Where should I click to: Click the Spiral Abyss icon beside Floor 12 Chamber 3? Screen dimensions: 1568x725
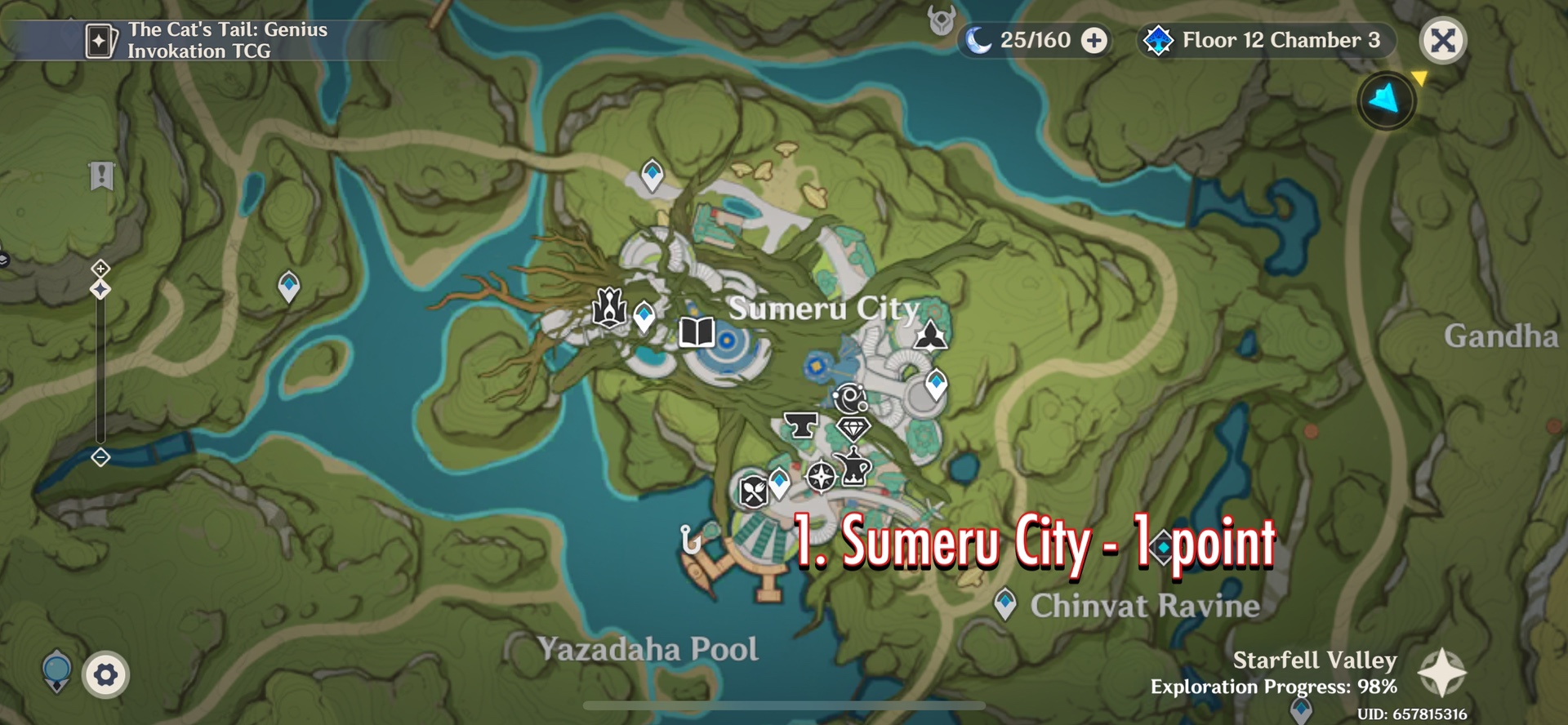(1158, 38)
